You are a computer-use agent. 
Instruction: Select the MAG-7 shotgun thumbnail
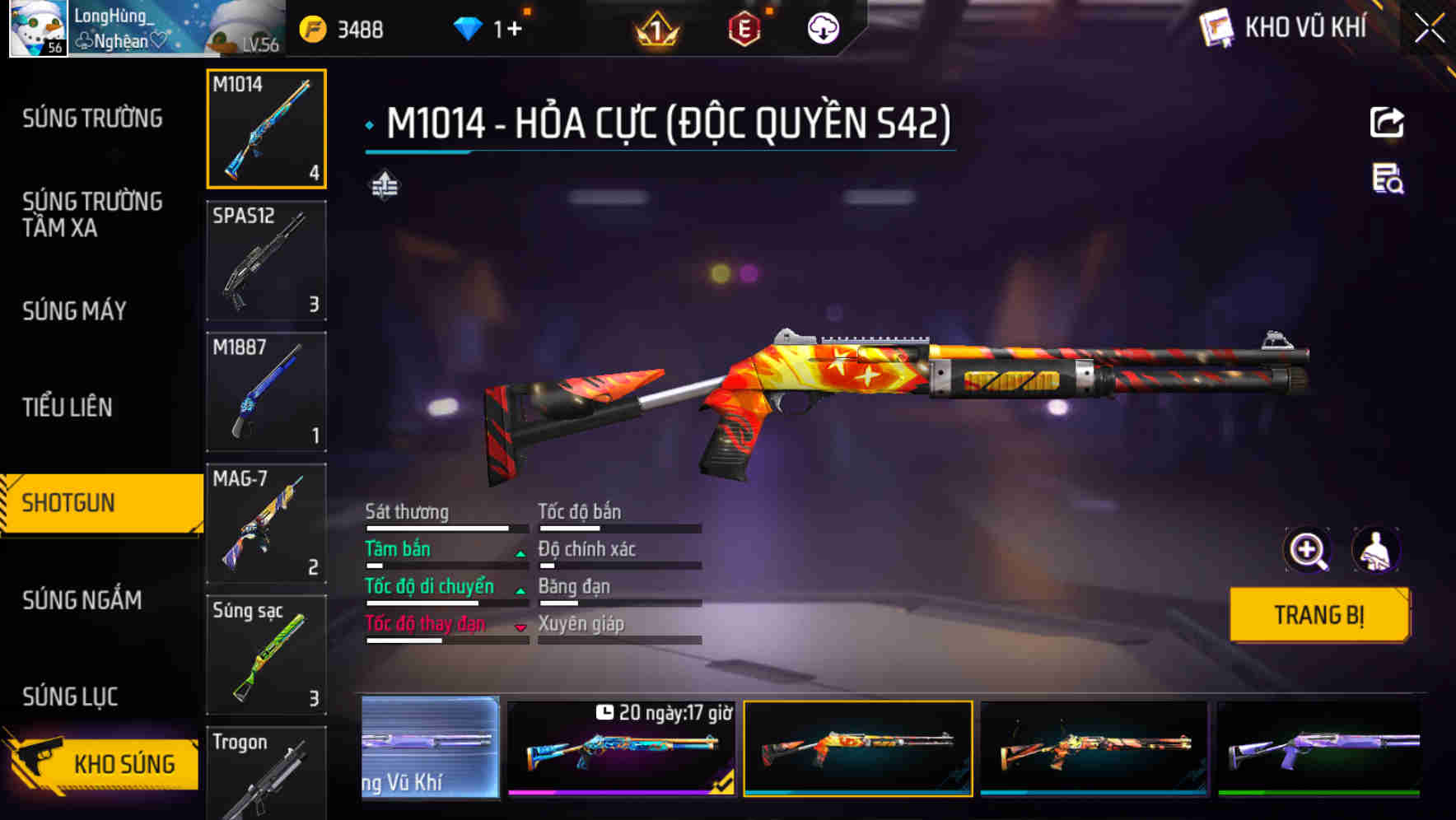click(x=265, y=524)
